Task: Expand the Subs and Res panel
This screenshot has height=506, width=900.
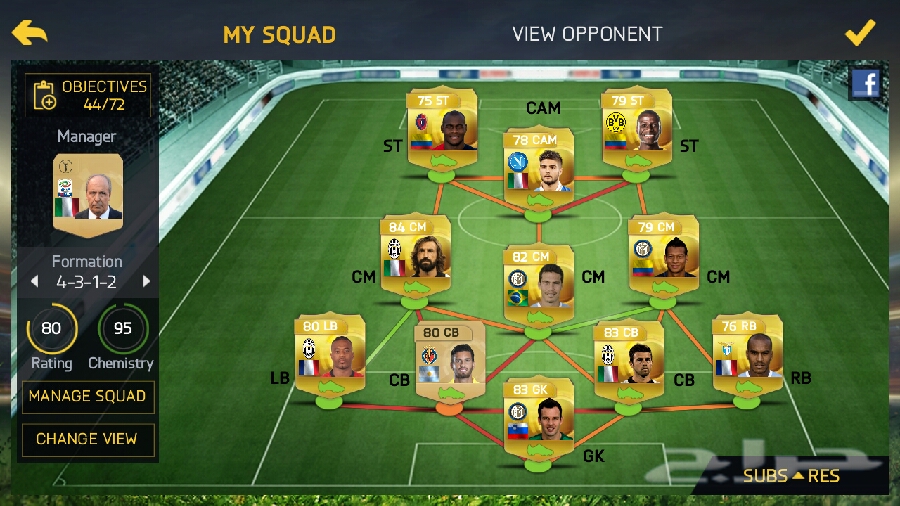Action: pos(791,475)
